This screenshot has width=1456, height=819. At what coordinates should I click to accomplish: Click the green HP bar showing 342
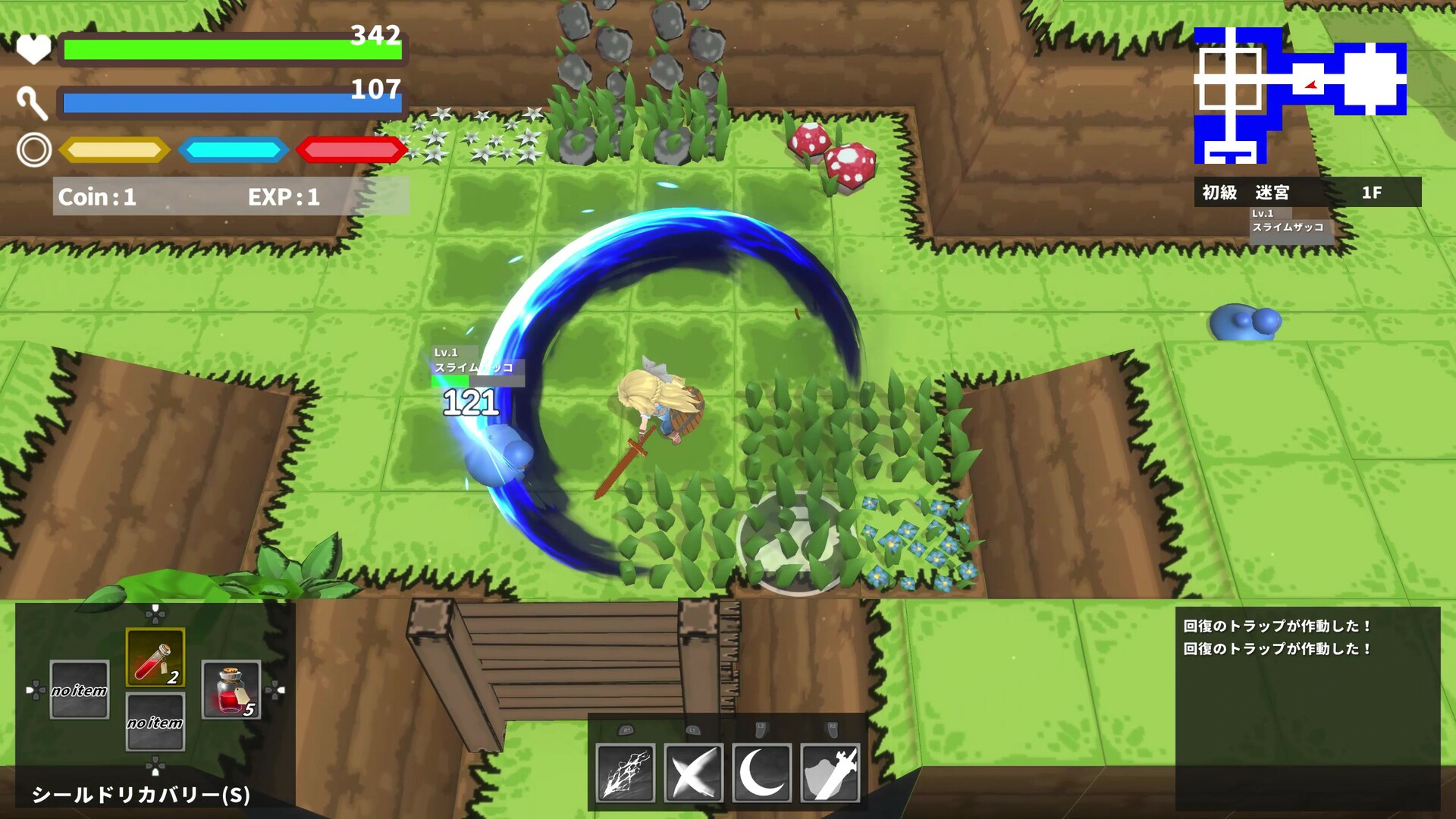227,50
